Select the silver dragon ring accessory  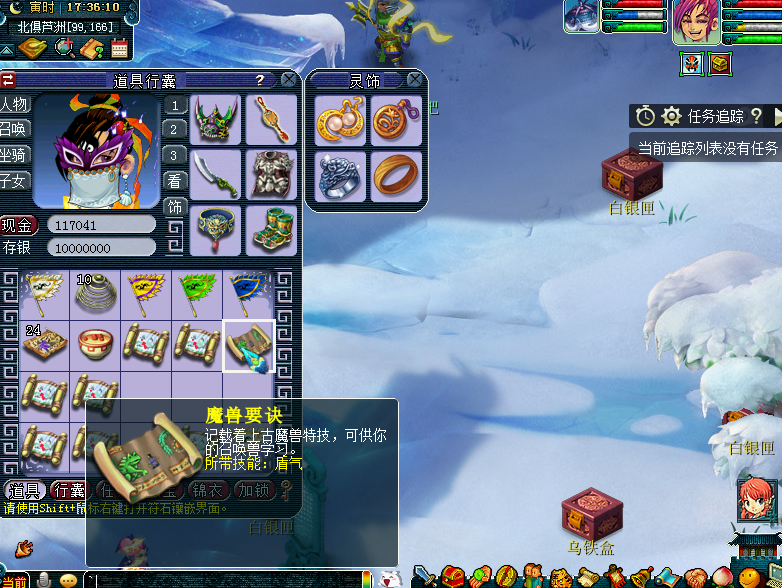[340, 175]
